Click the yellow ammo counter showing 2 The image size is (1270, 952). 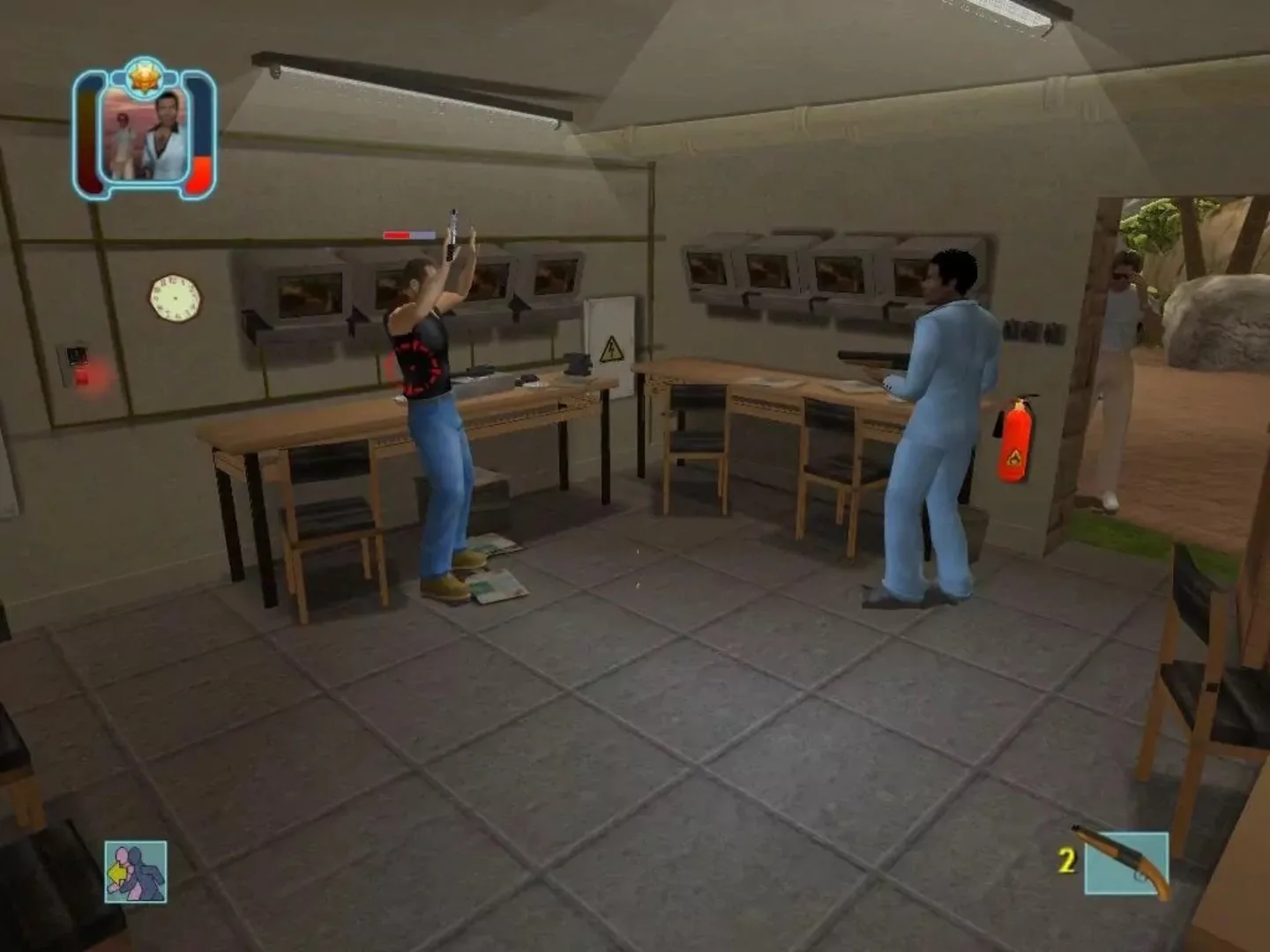[x=1067, y=859]
